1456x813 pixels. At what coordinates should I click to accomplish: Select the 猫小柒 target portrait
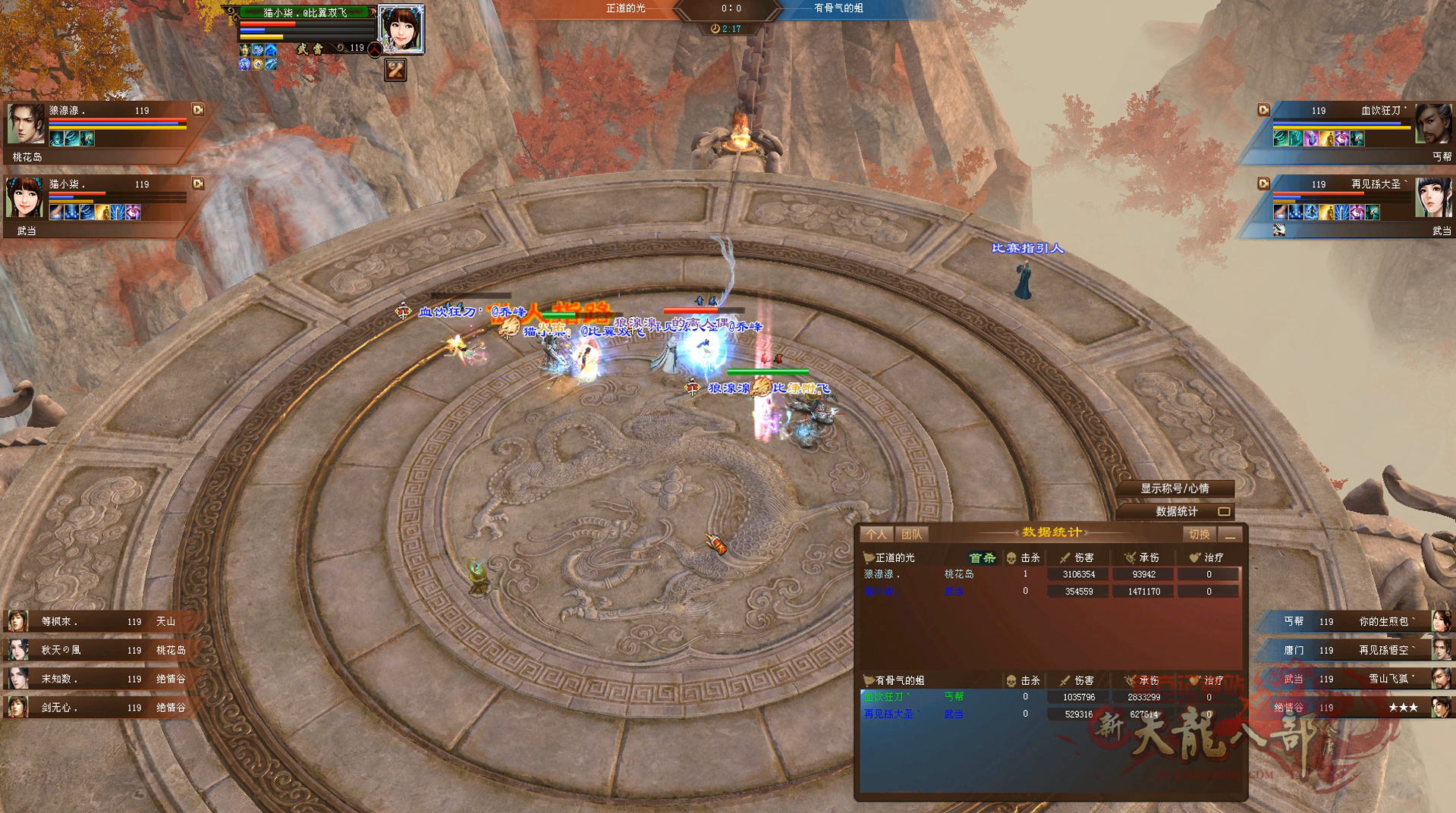[400, 28]
